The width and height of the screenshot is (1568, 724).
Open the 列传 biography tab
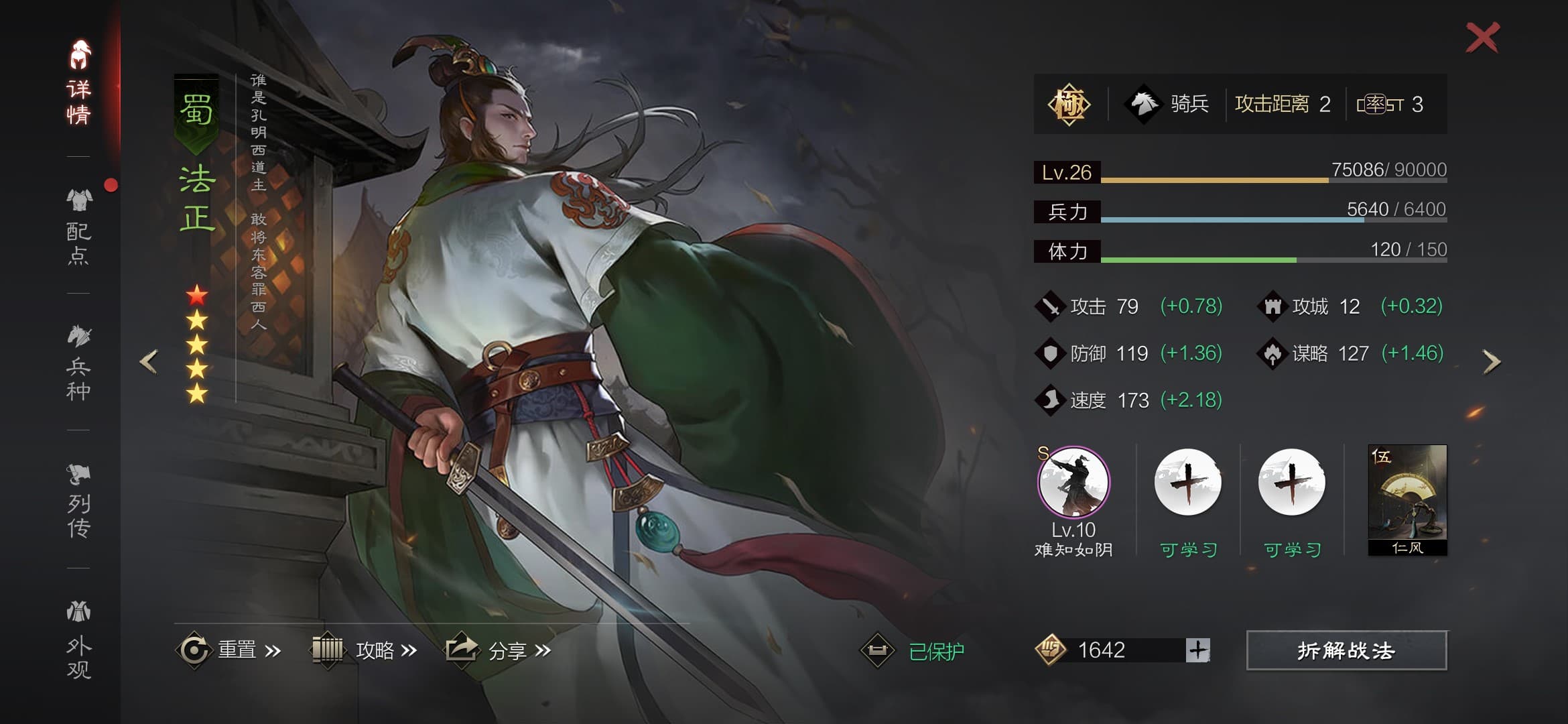pyautogui.click(x=79, y=501)
